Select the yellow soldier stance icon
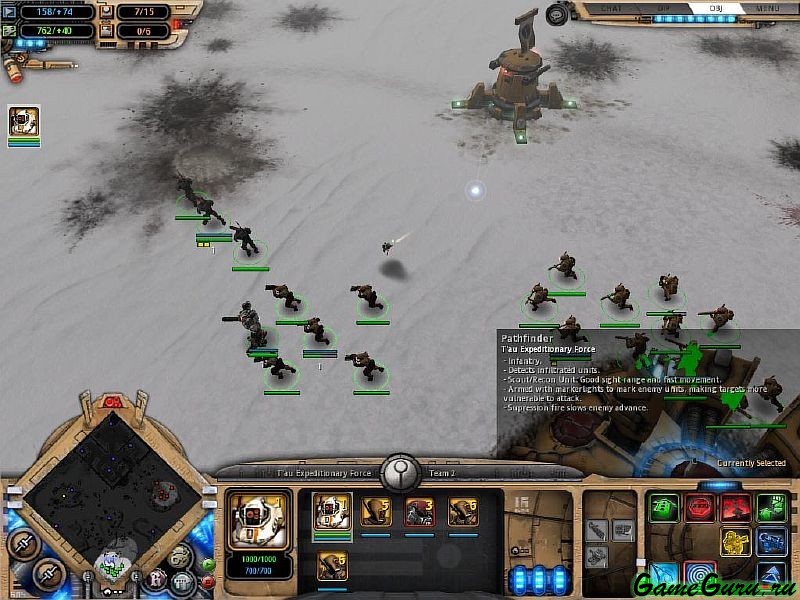 tap(735, 541)
